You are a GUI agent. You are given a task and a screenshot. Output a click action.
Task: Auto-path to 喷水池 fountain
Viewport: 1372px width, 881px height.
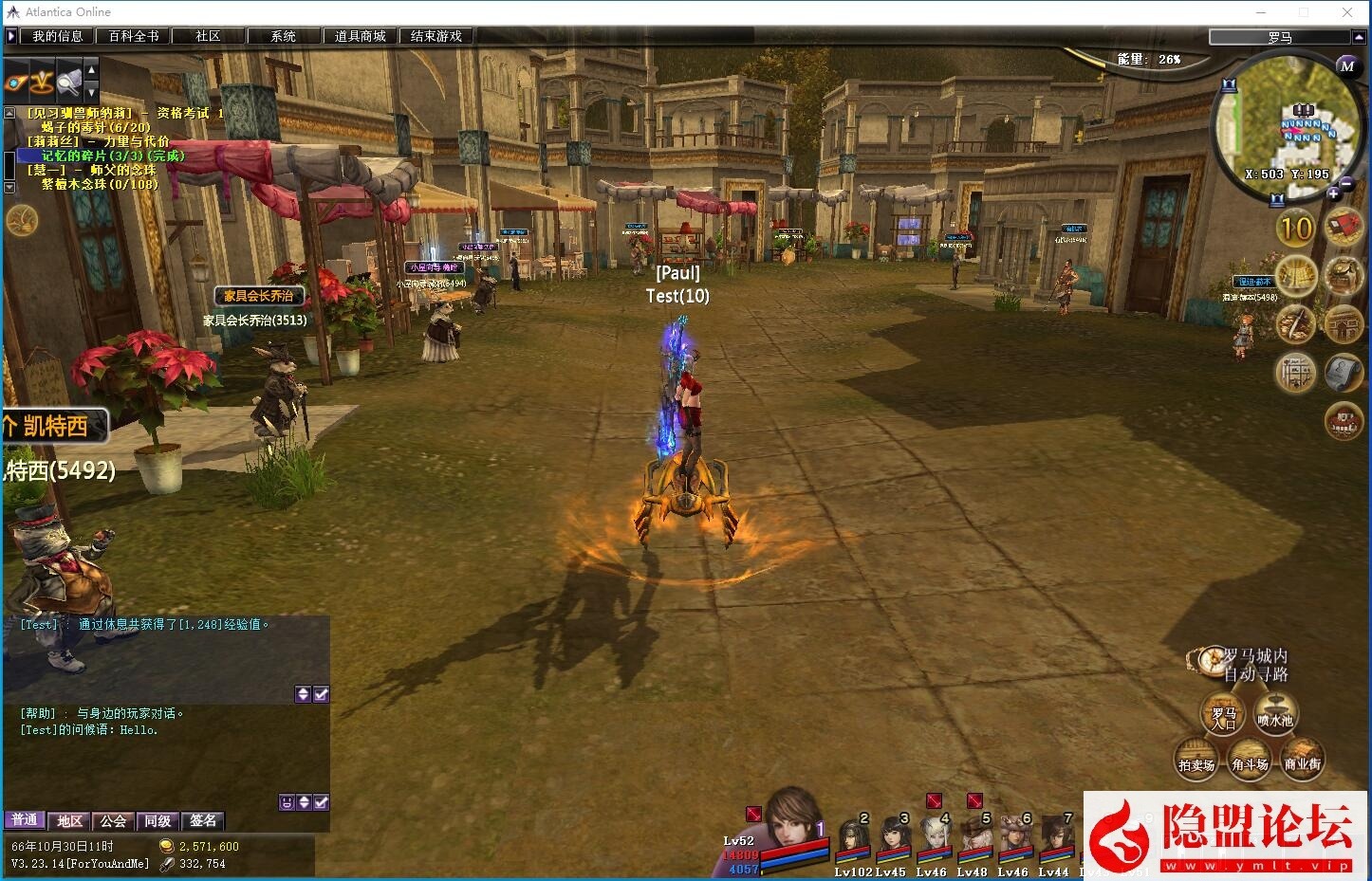(1275, 716)
